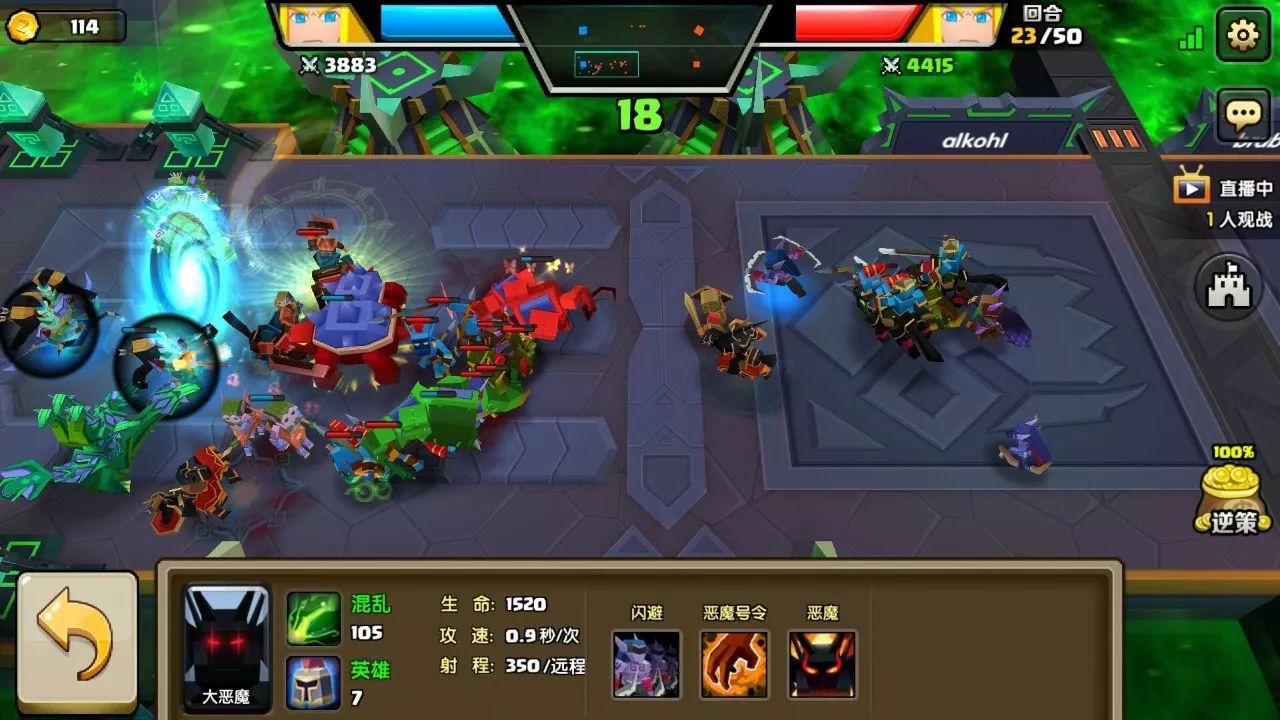Click the gold coin counter
This screenshot has width=1280, height=720.
click(x=66, y=27)
